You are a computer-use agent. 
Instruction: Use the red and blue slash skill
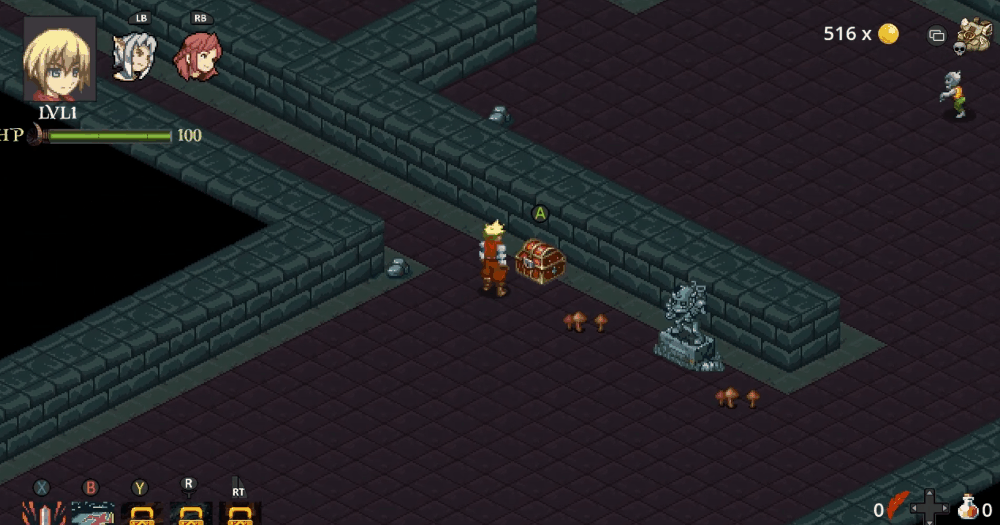(x=92, y=513)
